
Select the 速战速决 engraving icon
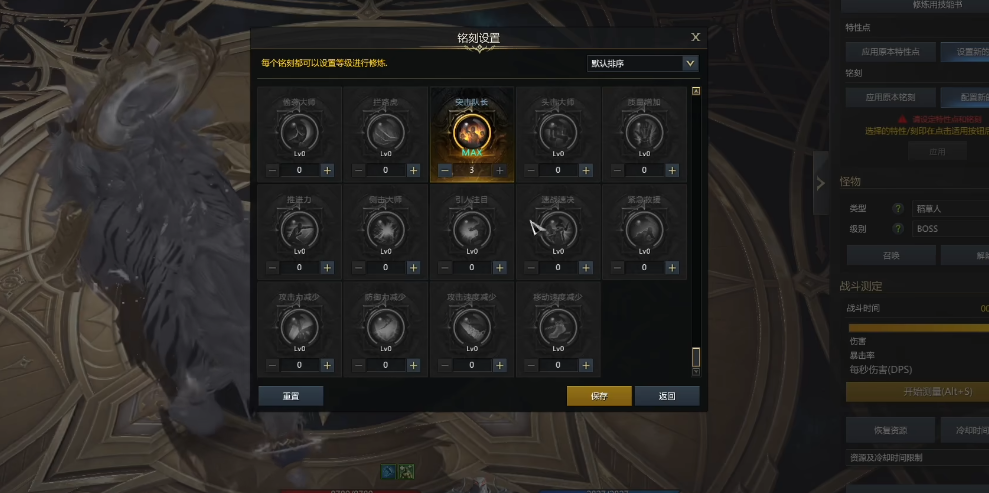(x=558, y=230)
